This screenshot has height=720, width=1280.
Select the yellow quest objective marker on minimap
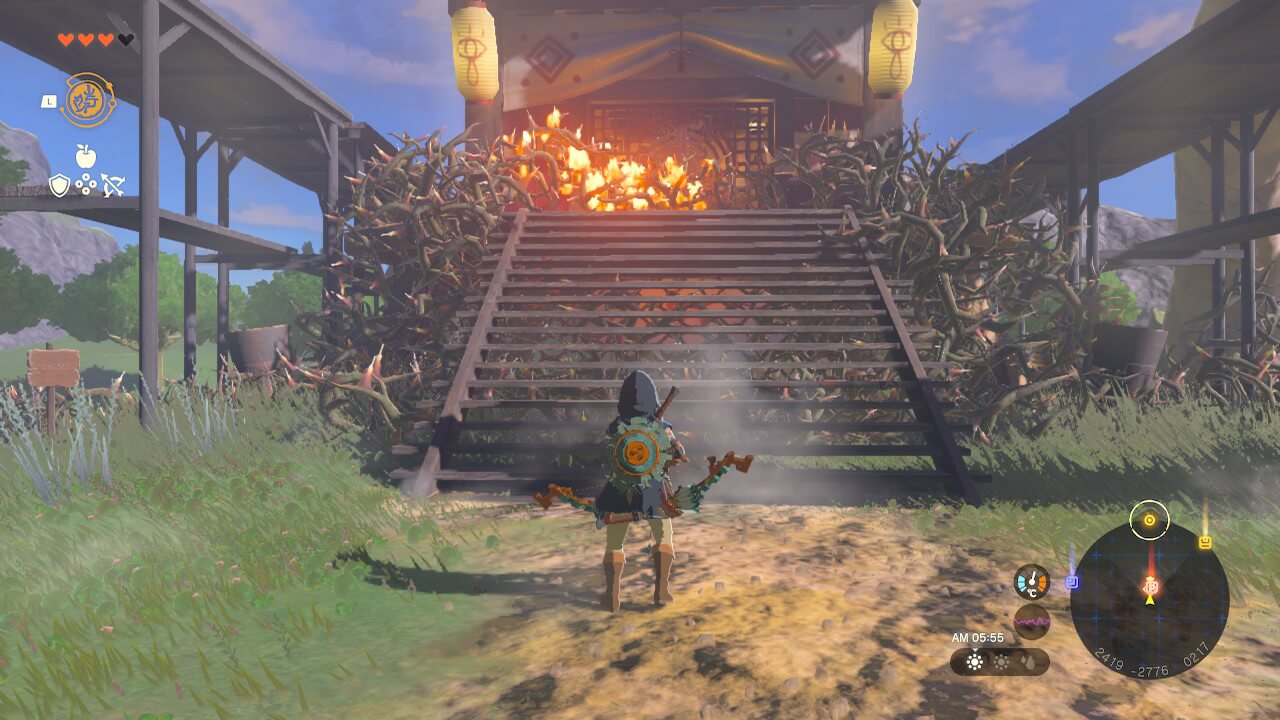click(x=1149, y=519)
